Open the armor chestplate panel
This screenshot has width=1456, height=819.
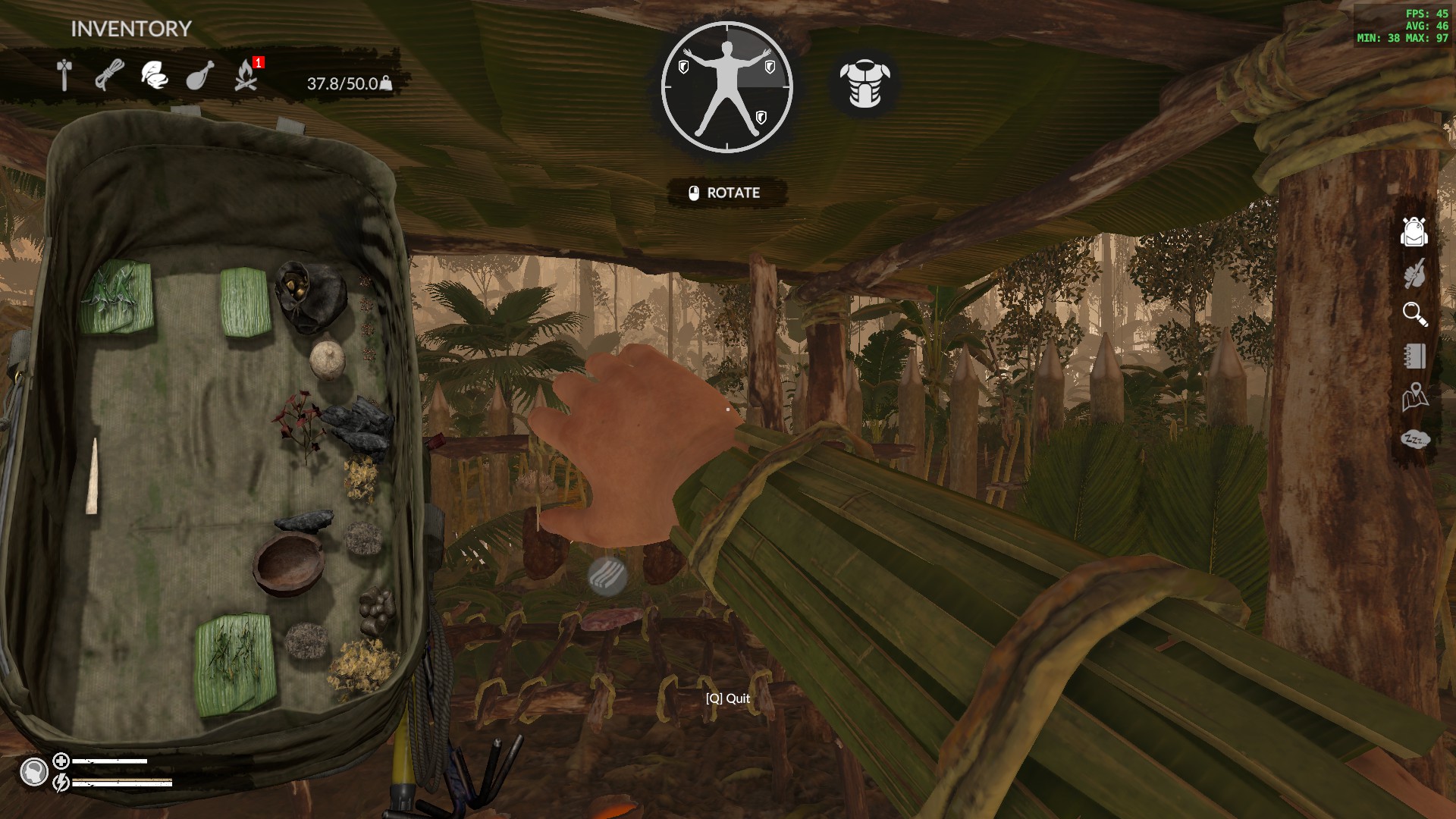click(x=864, y=83)
